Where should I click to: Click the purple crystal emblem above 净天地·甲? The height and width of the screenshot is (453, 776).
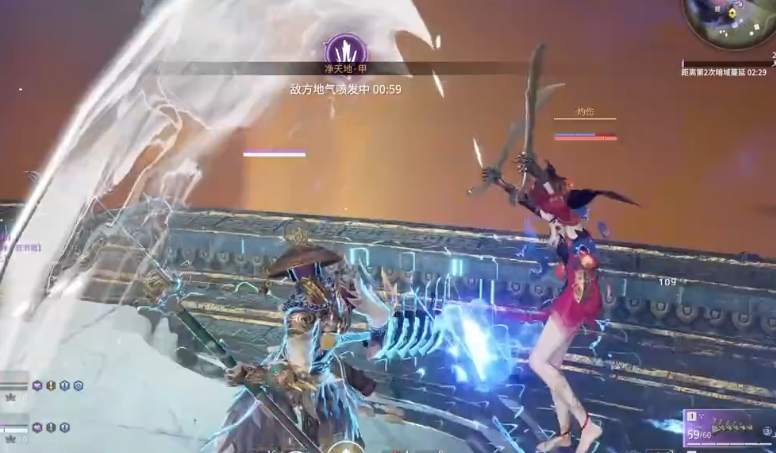pos(345,49)
